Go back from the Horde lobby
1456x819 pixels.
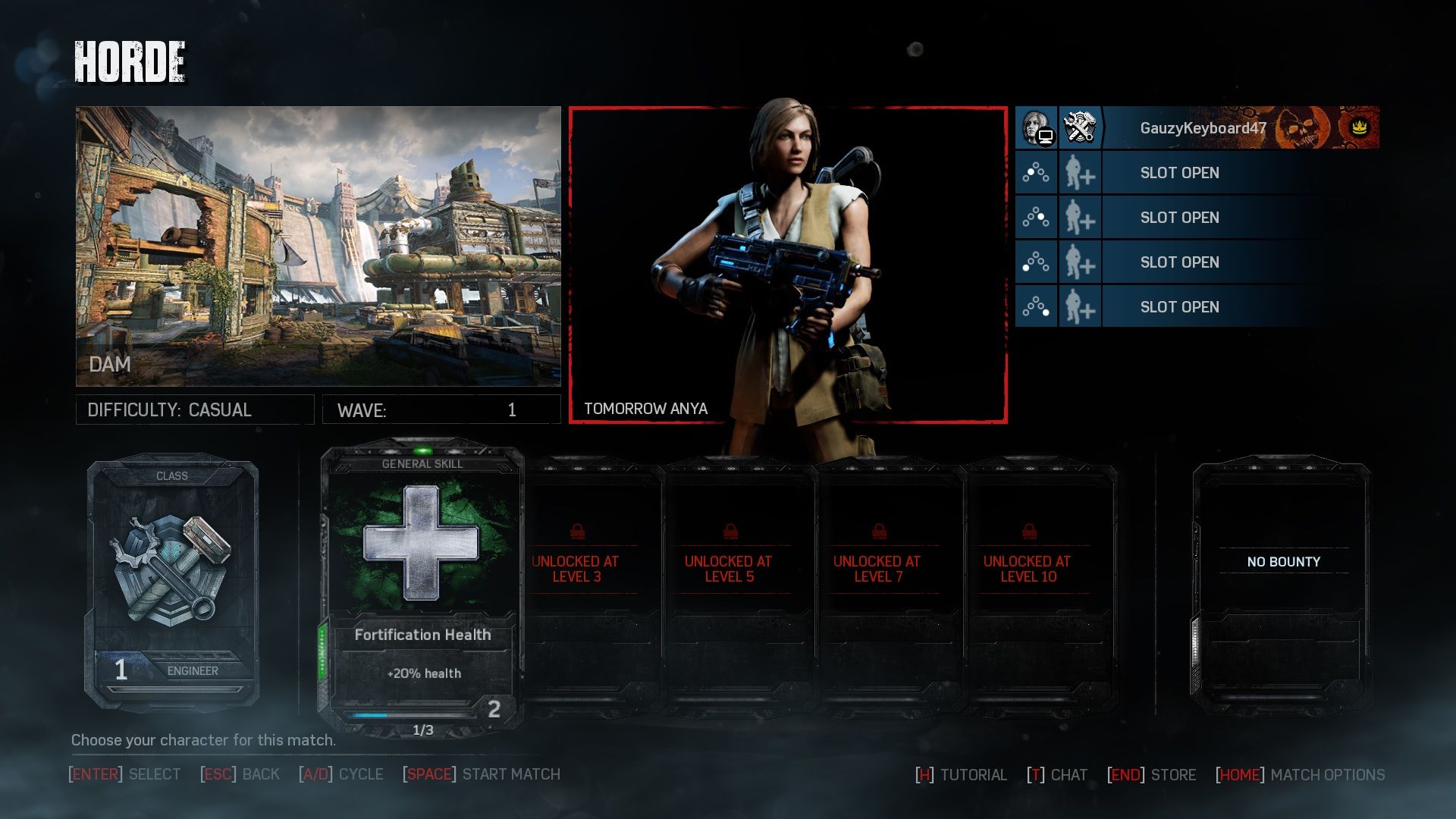pos(240,774)
